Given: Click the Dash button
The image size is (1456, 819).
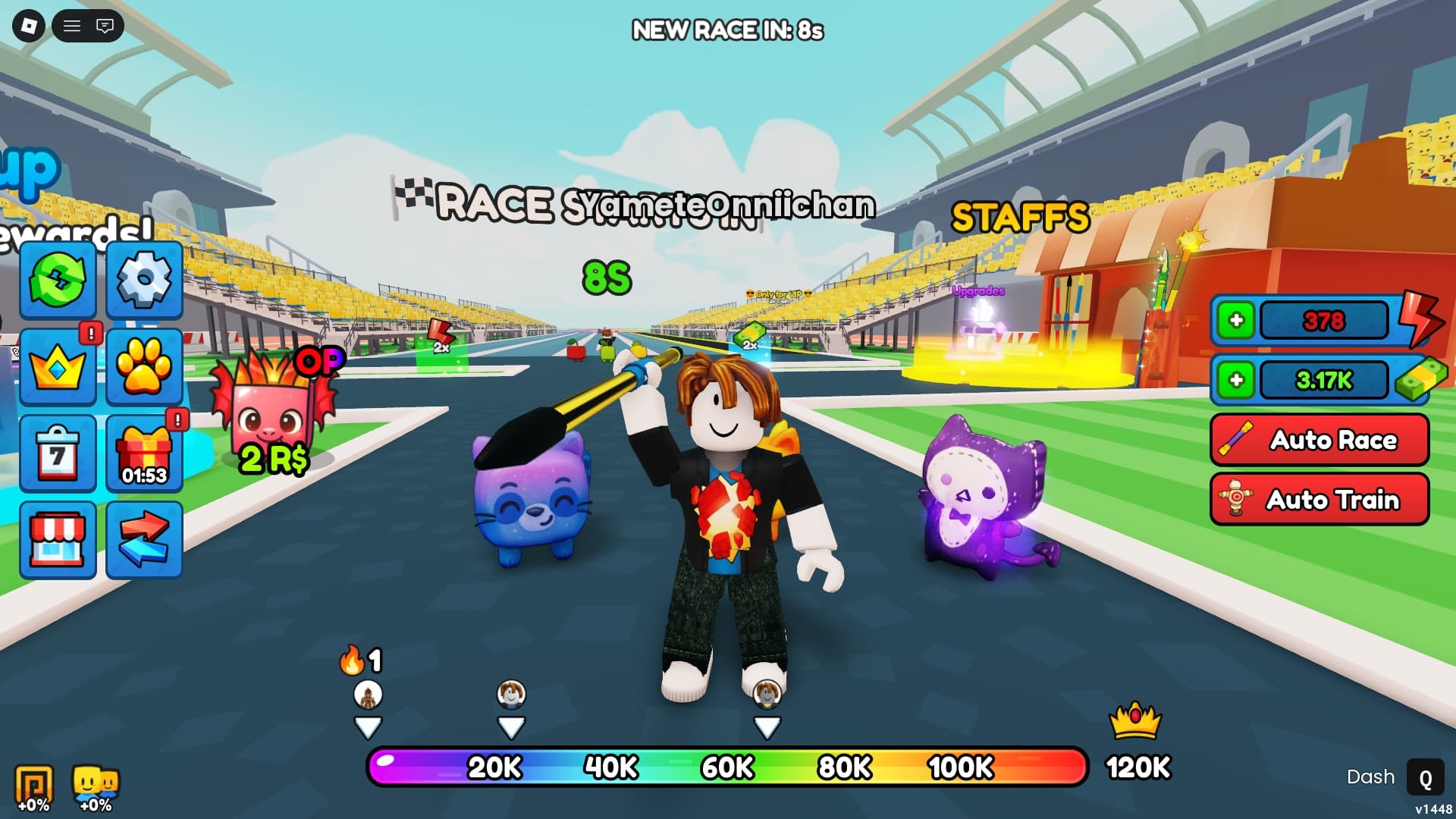Looking at the screenshot, I should click(1424, 778).
